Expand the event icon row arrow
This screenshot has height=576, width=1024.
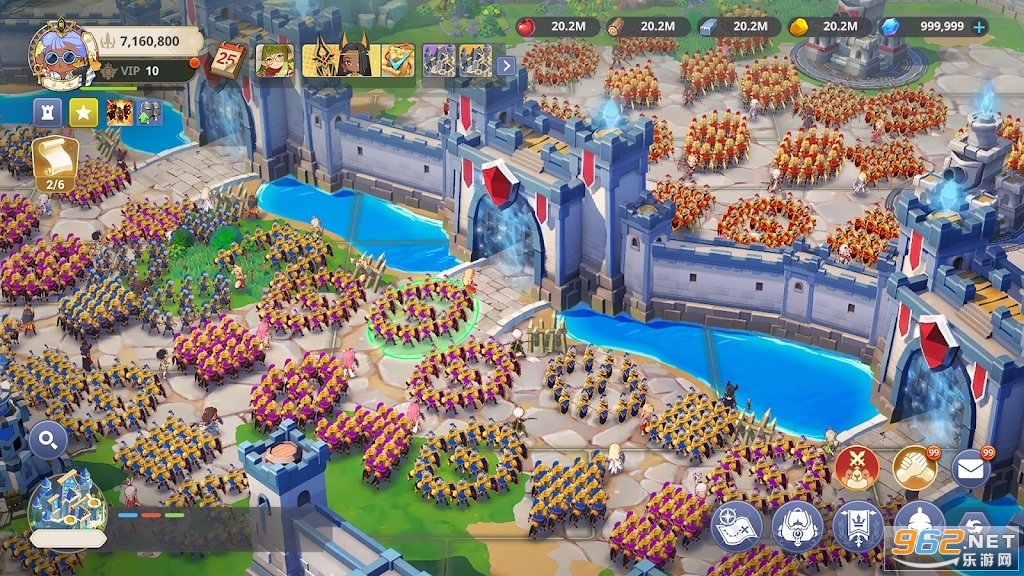coord(506,65)
